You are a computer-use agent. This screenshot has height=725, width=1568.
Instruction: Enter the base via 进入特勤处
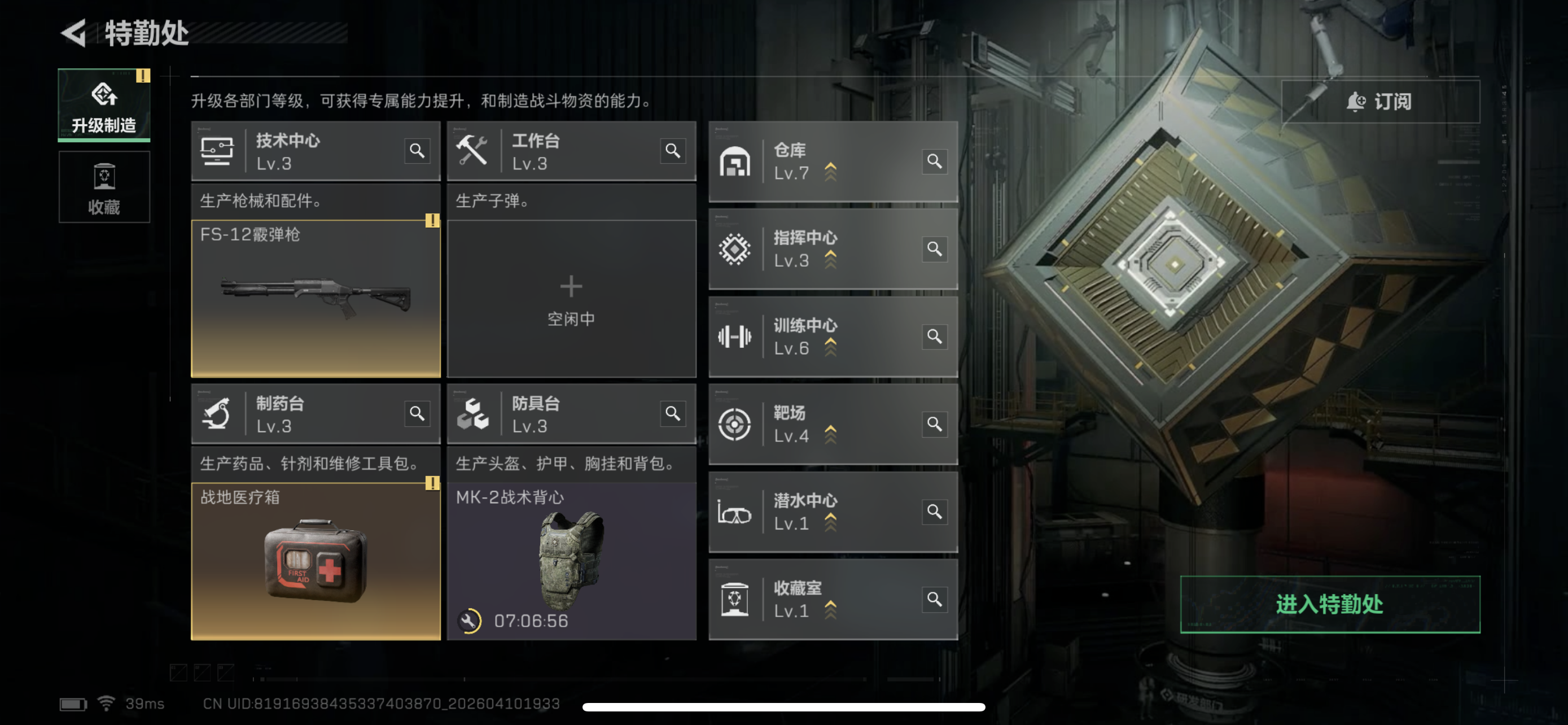[1329, 605]
